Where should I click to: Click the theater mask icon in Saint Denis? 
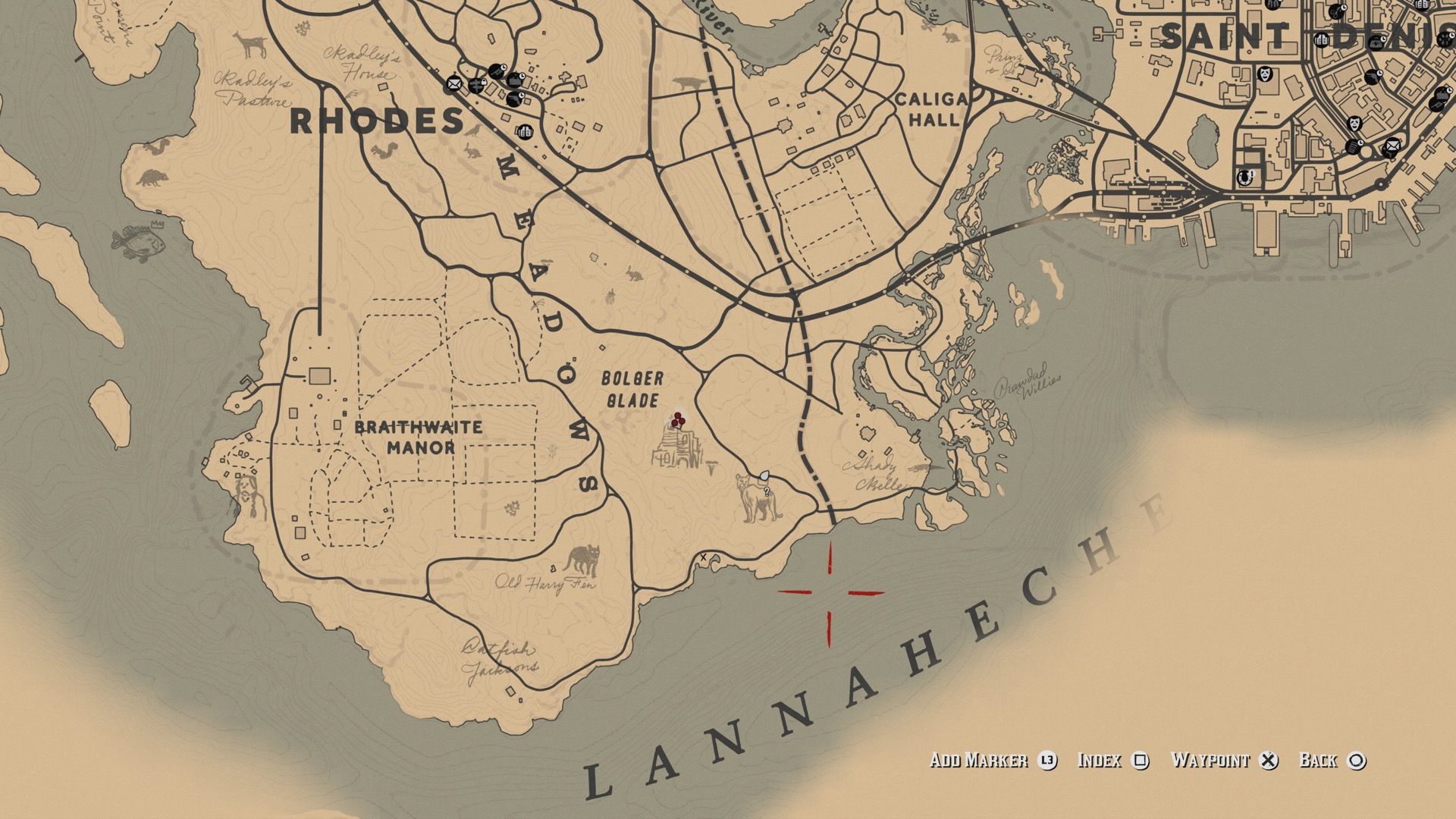pyautogui.click(x=1265, y=74)
